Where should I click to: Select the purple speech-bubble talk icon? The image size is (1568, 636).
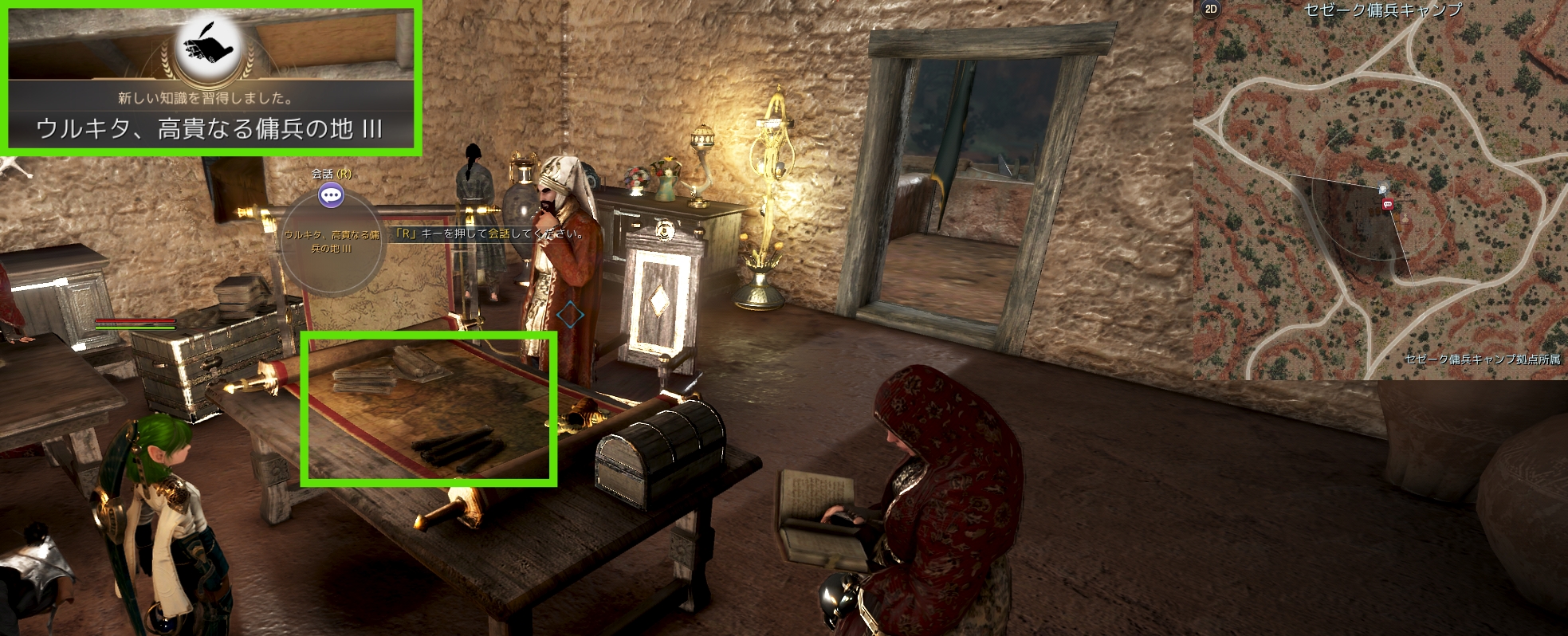point(331,194)
